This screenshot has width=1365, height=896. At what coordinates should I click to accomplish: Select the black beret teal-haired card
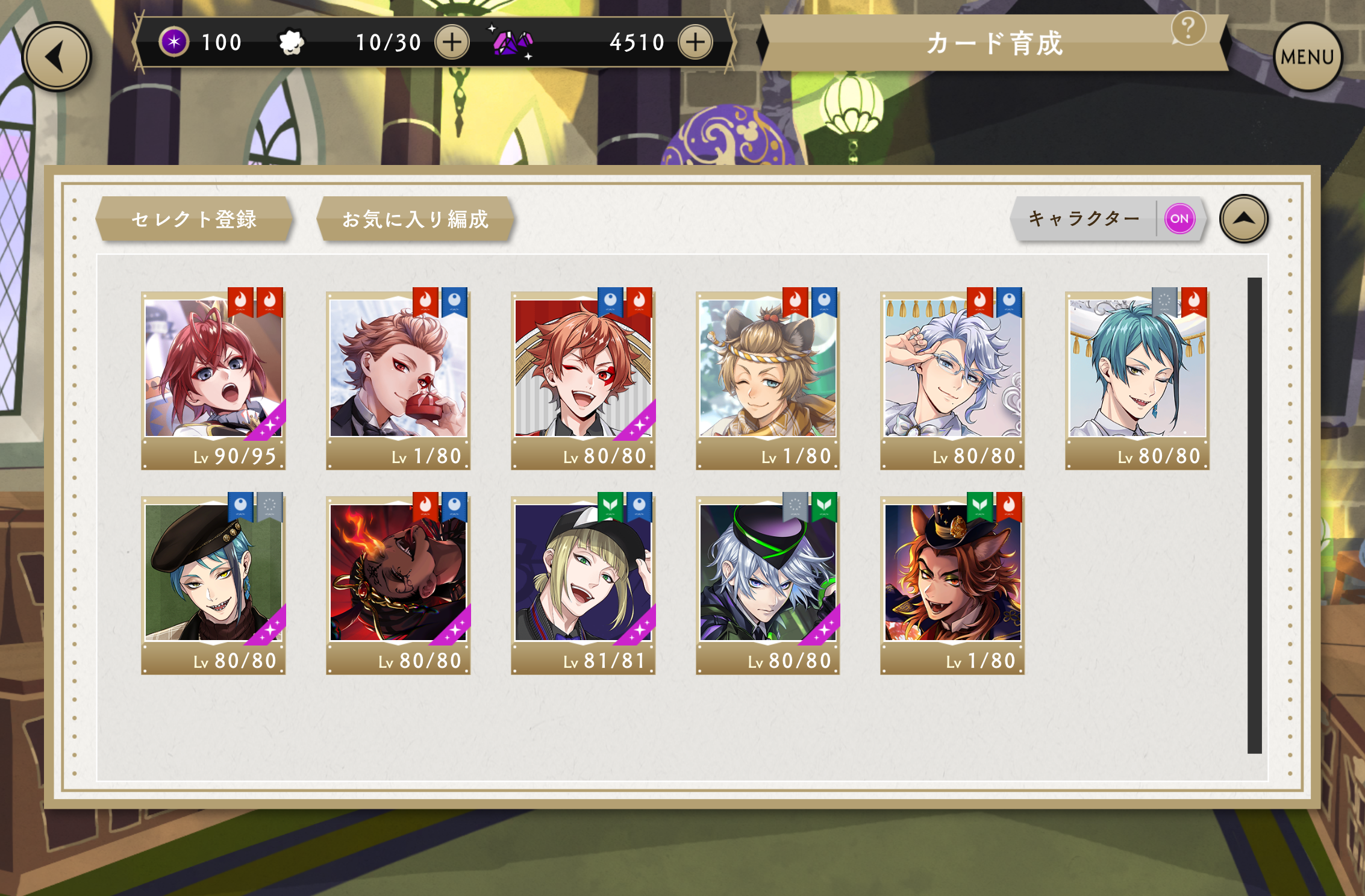tap(213, 583)
